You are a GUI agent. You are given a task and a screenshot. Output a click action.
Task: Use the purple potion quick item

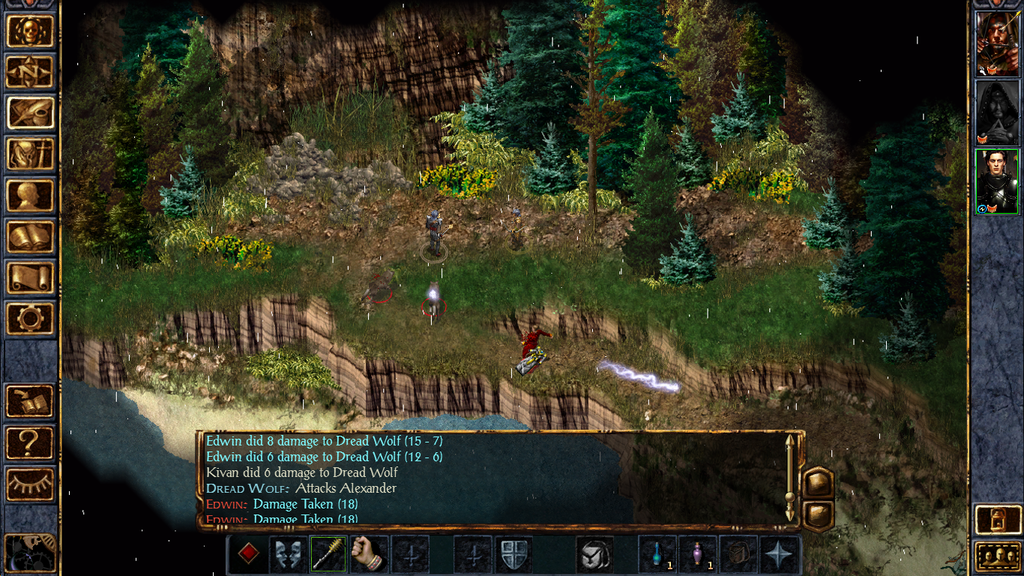697,554
